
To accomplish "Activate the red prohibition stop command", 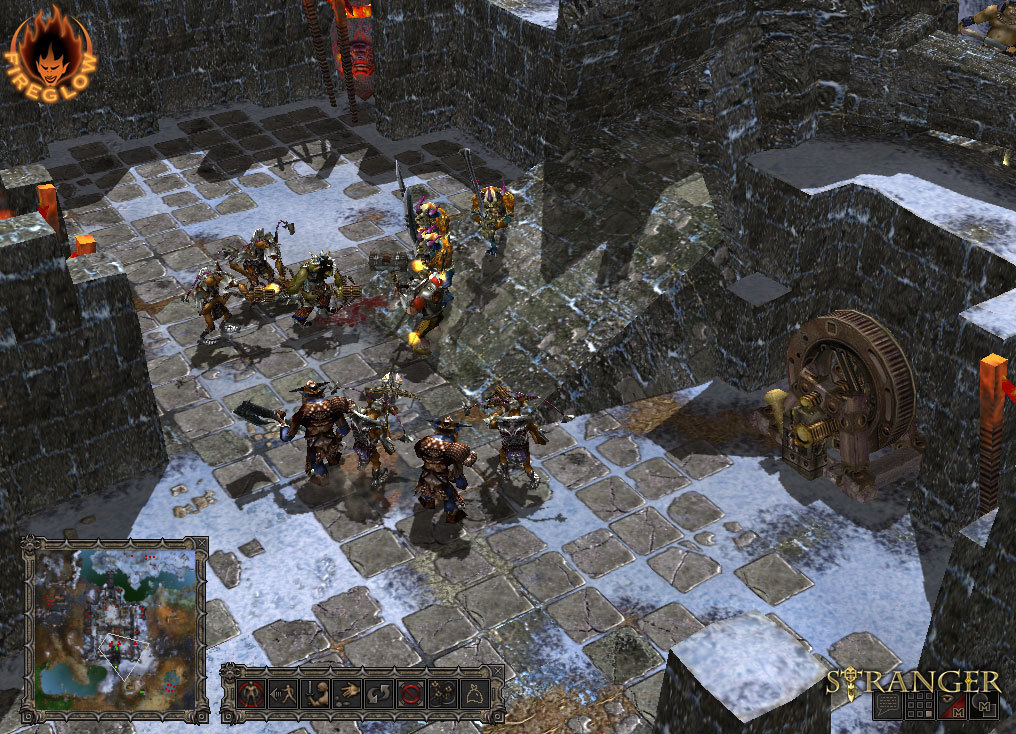I will [410, 693].
